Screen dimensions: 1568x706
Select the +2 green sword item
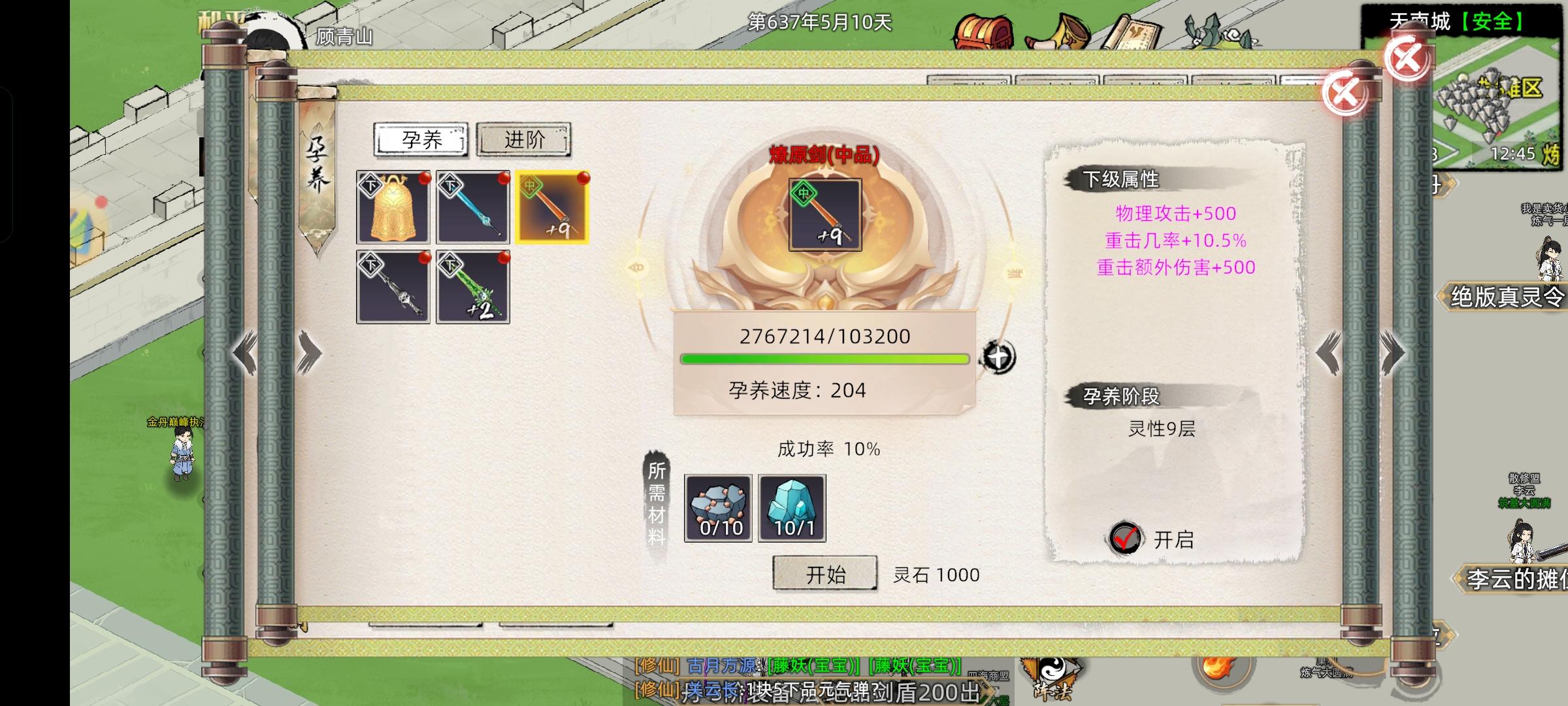click(472, 286)
